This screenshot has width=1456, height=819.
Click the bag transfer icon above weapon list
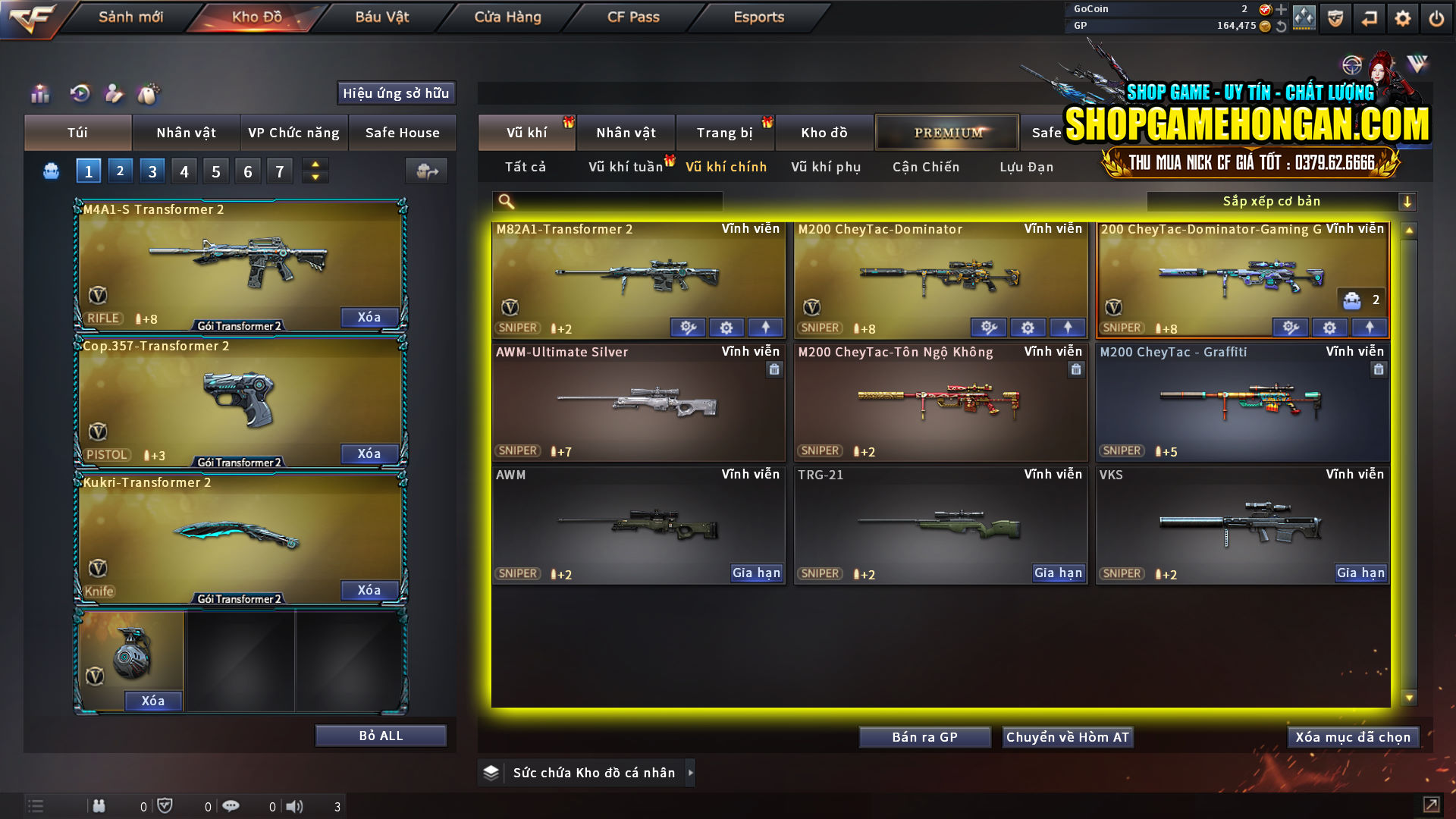426,171
